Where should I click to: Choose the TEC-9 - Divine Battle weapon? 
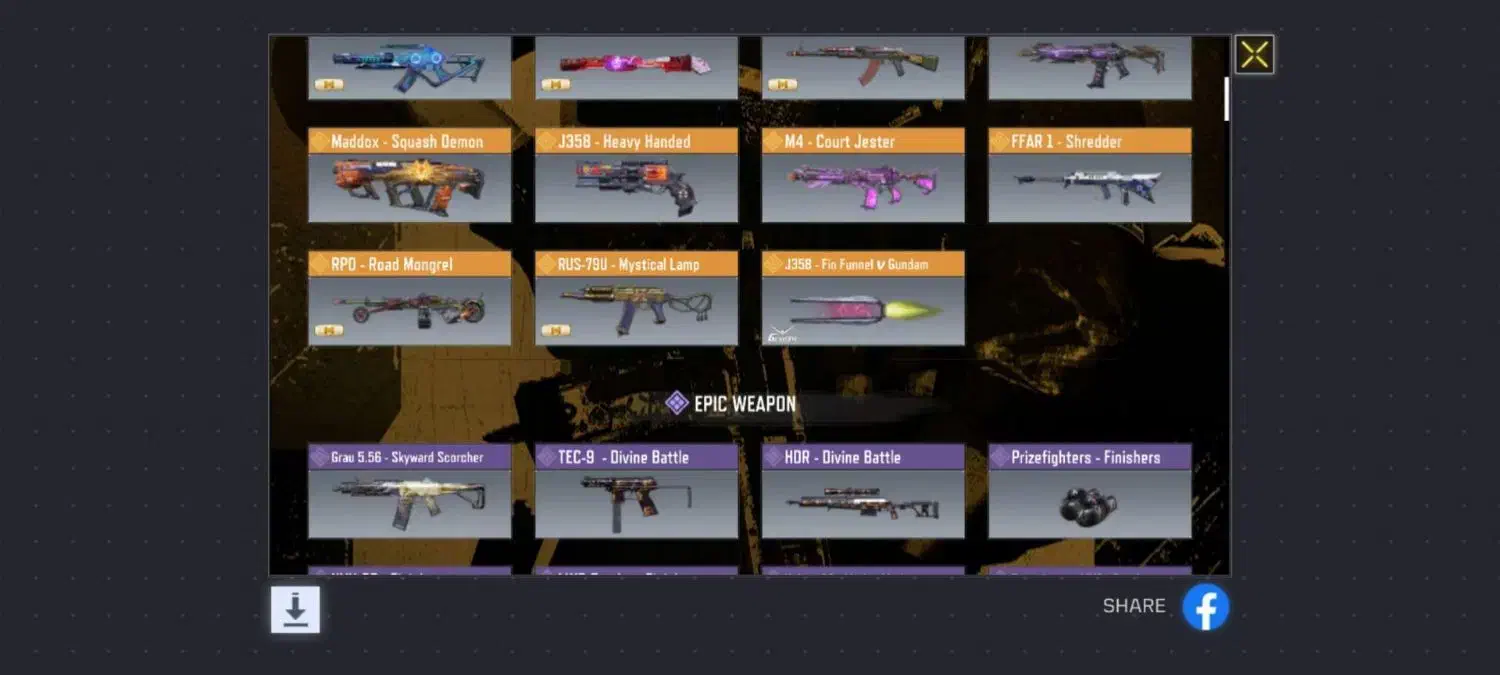[636, 492]
